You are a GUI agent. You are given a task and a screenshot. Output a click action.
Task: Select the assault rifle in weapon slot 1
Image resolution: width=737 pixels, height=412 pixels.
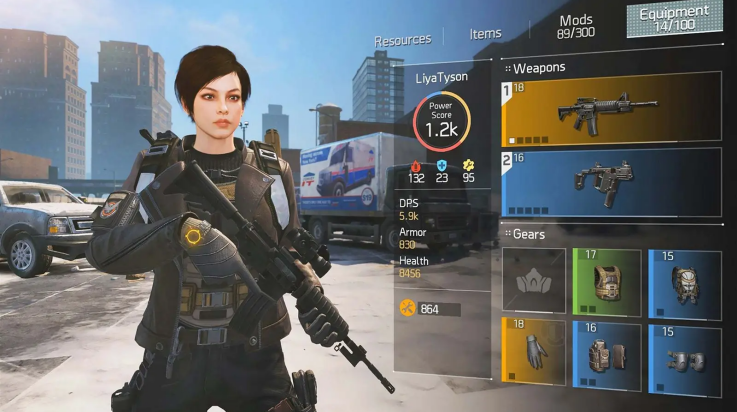(610, 107)
